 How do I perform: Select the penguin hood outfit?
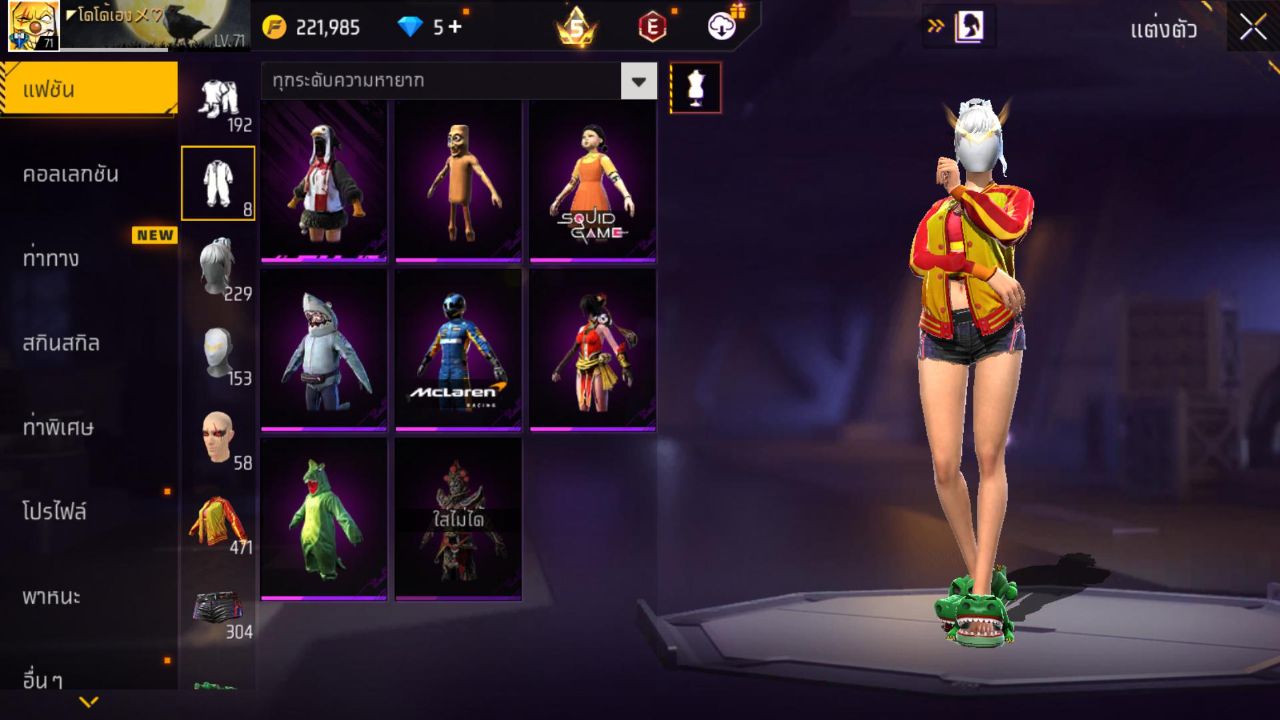pos(324,181)
